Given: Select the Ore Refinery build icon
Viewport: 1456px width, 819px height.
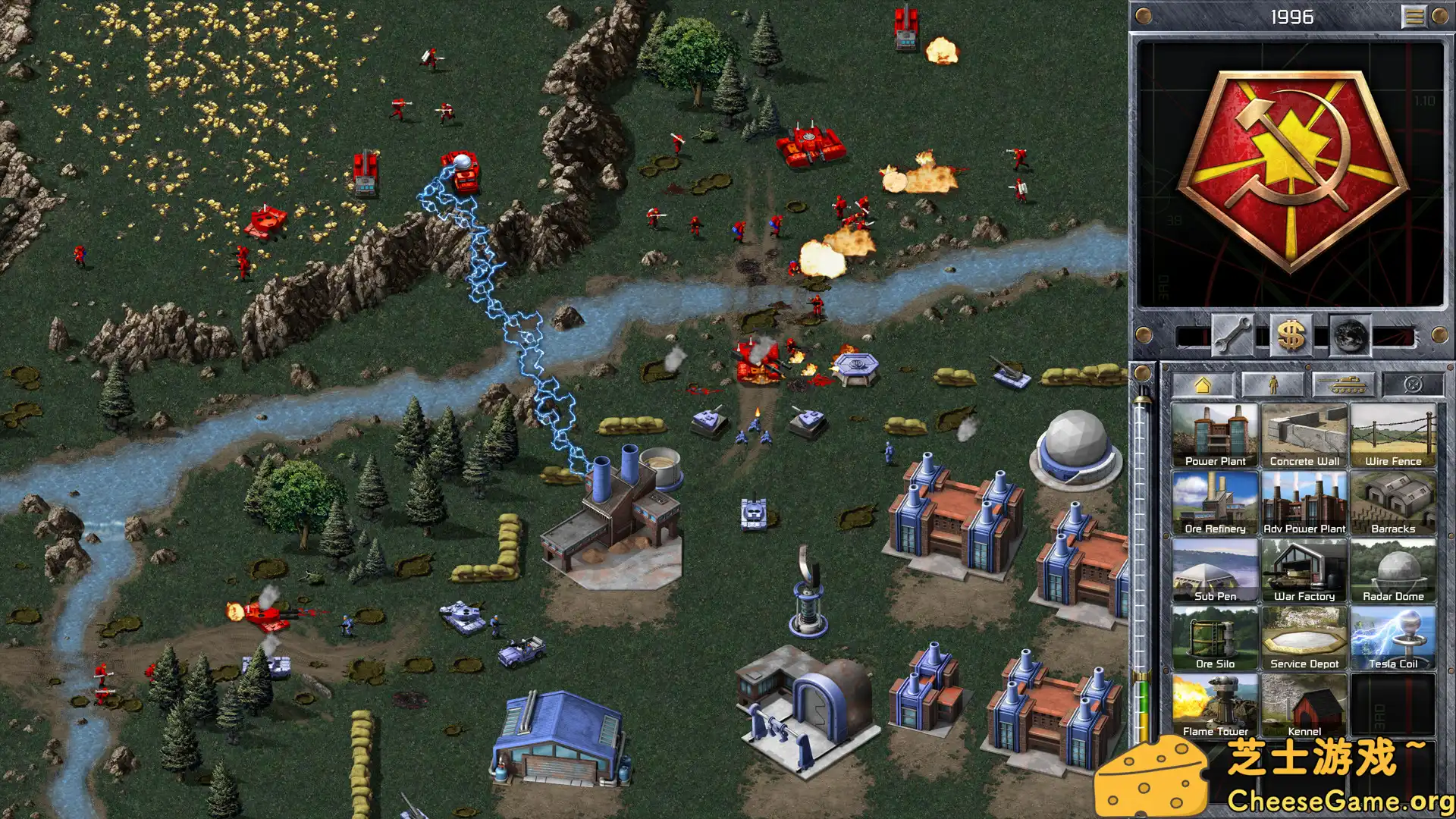Looking at the screenshot, I should pyautogui.click(x=1216, y=503).
